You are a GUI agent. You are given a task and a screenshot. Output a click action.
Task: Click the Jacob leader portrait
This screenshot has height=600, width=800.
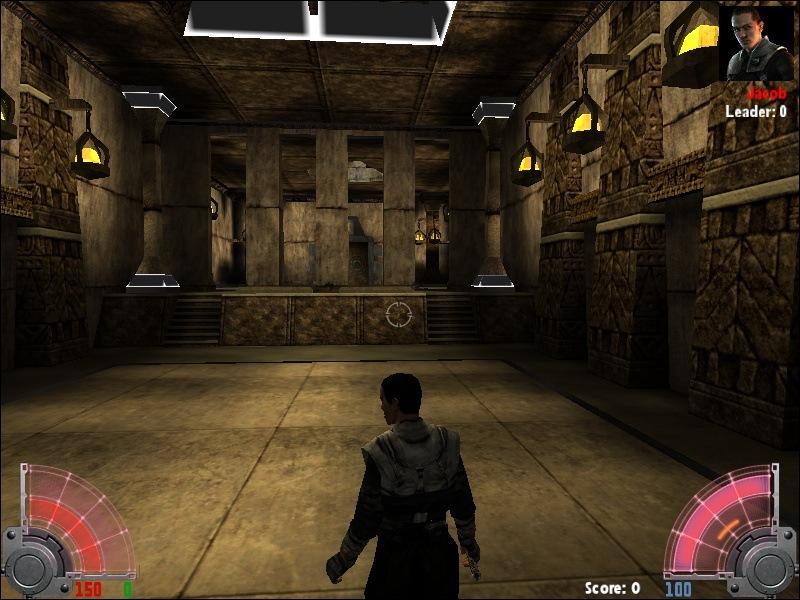tap(755, 43)
